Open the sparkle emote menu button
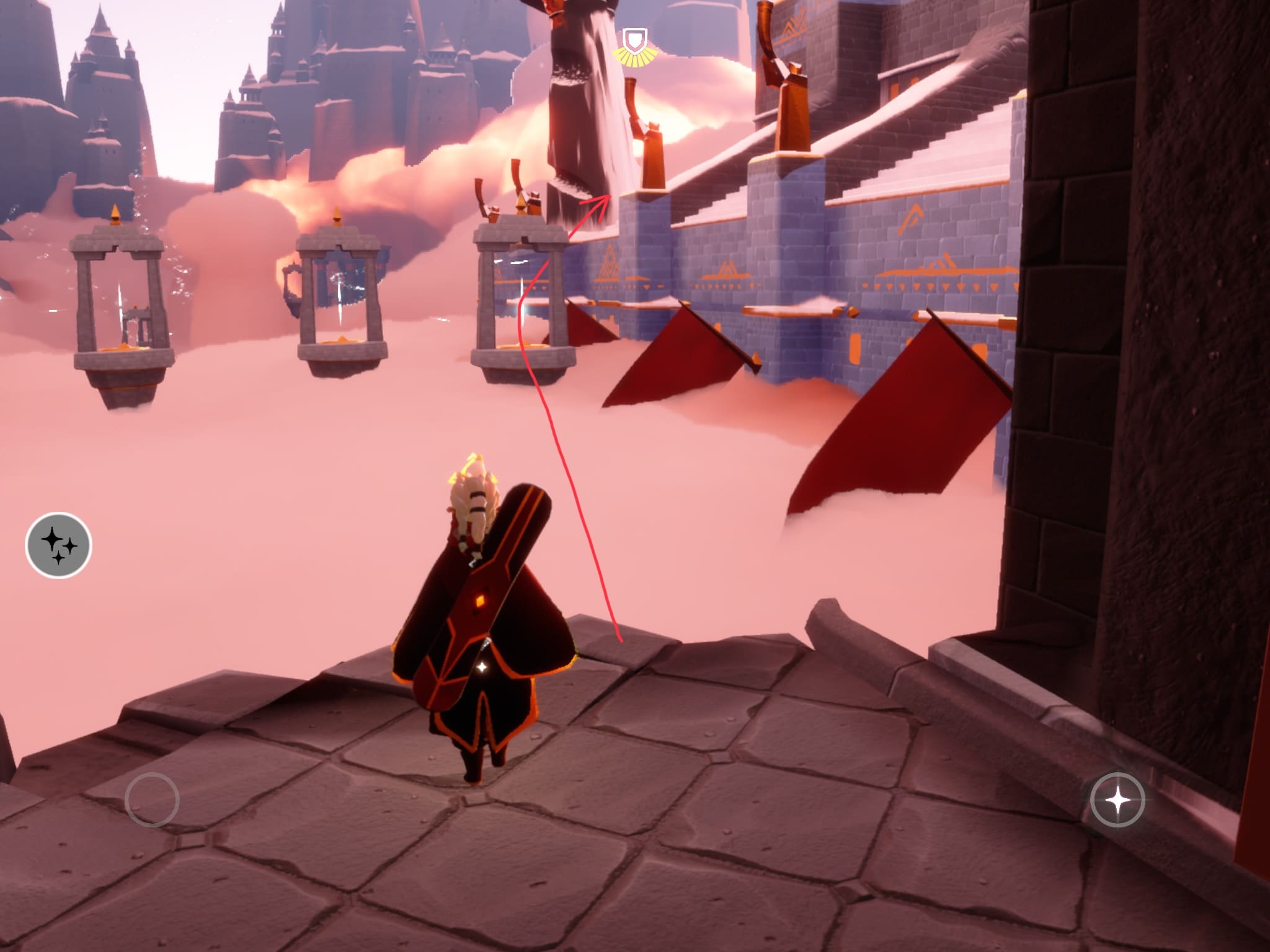 [x=58, y=546]
